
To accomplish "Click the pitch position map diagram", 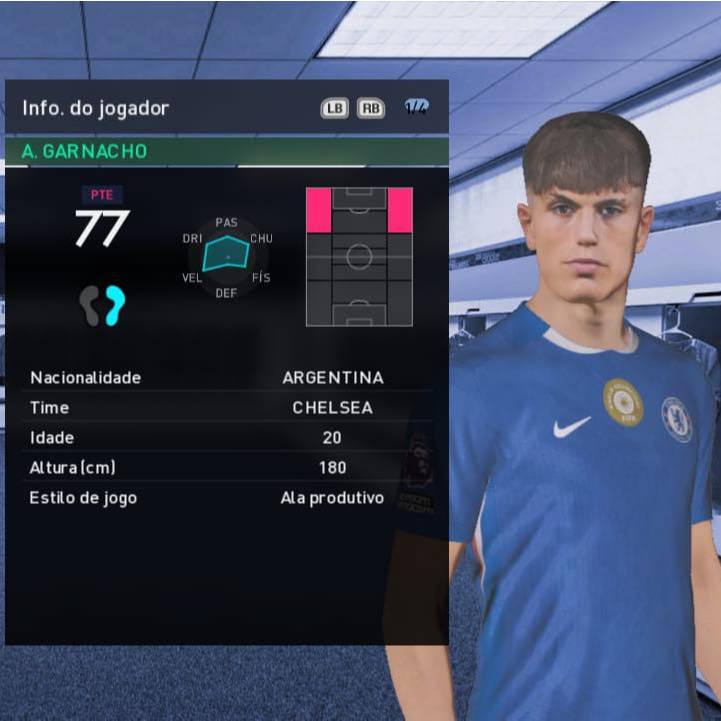I will tap(359, 256).
